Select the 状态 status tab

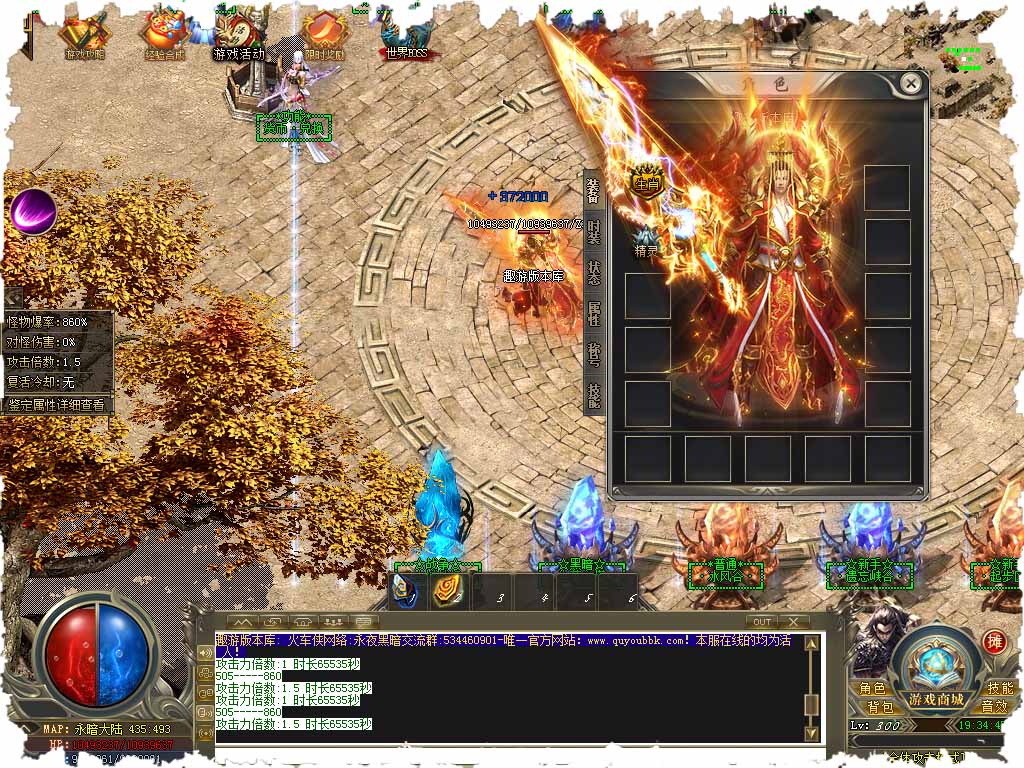pyautogui.click(x=593, y=272)
